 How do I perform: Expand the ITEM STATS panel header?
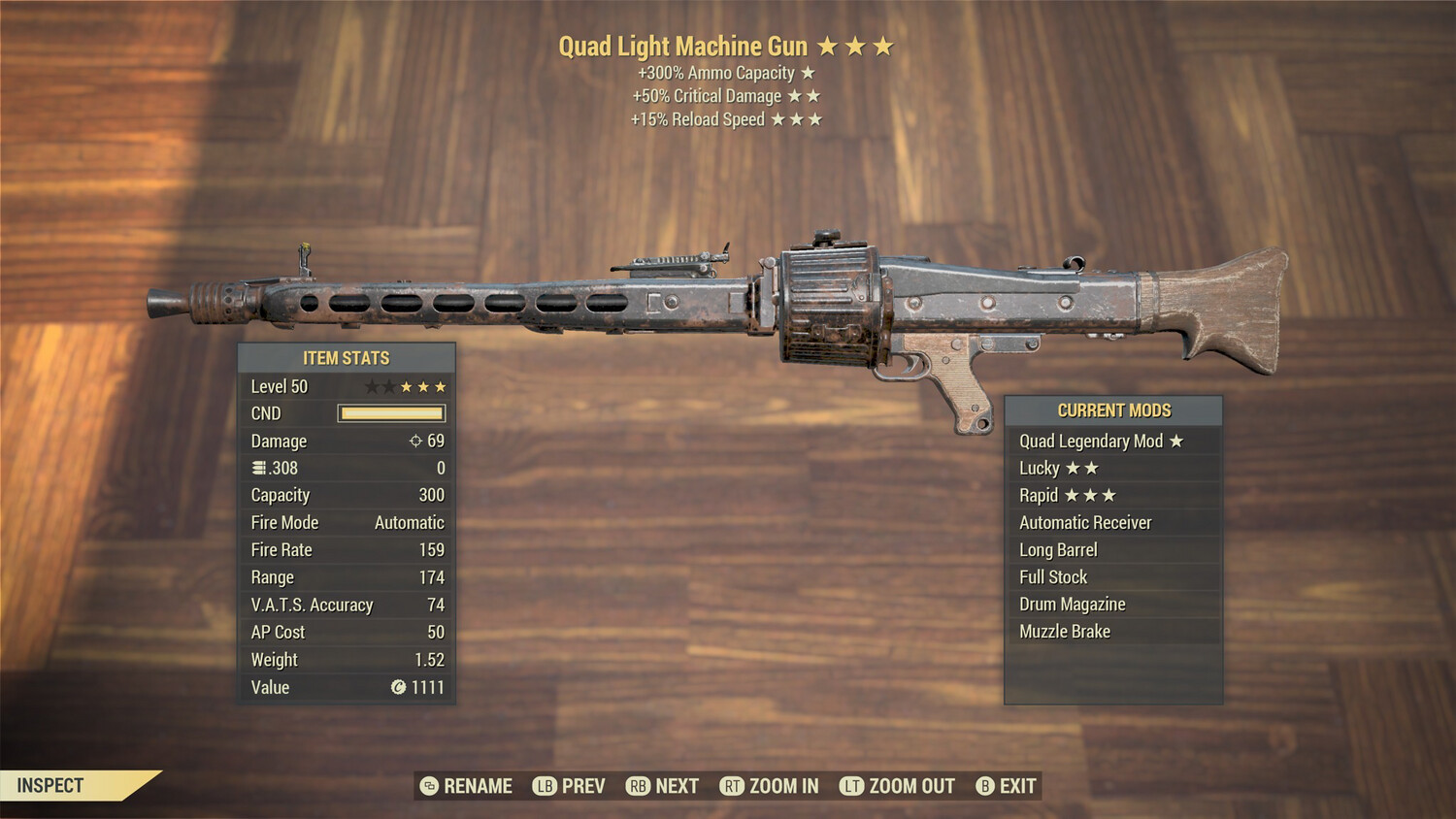(x=347, y=357)
